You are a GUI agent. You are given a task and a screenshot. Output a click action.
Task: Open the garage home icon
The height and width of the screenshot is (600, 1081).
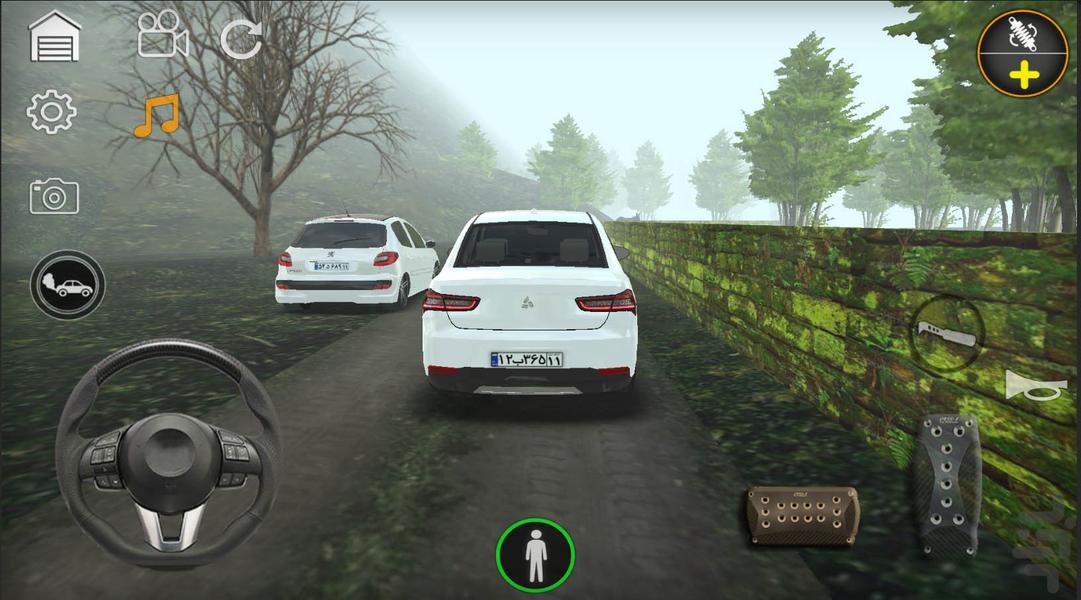click(x=54, y=38)
